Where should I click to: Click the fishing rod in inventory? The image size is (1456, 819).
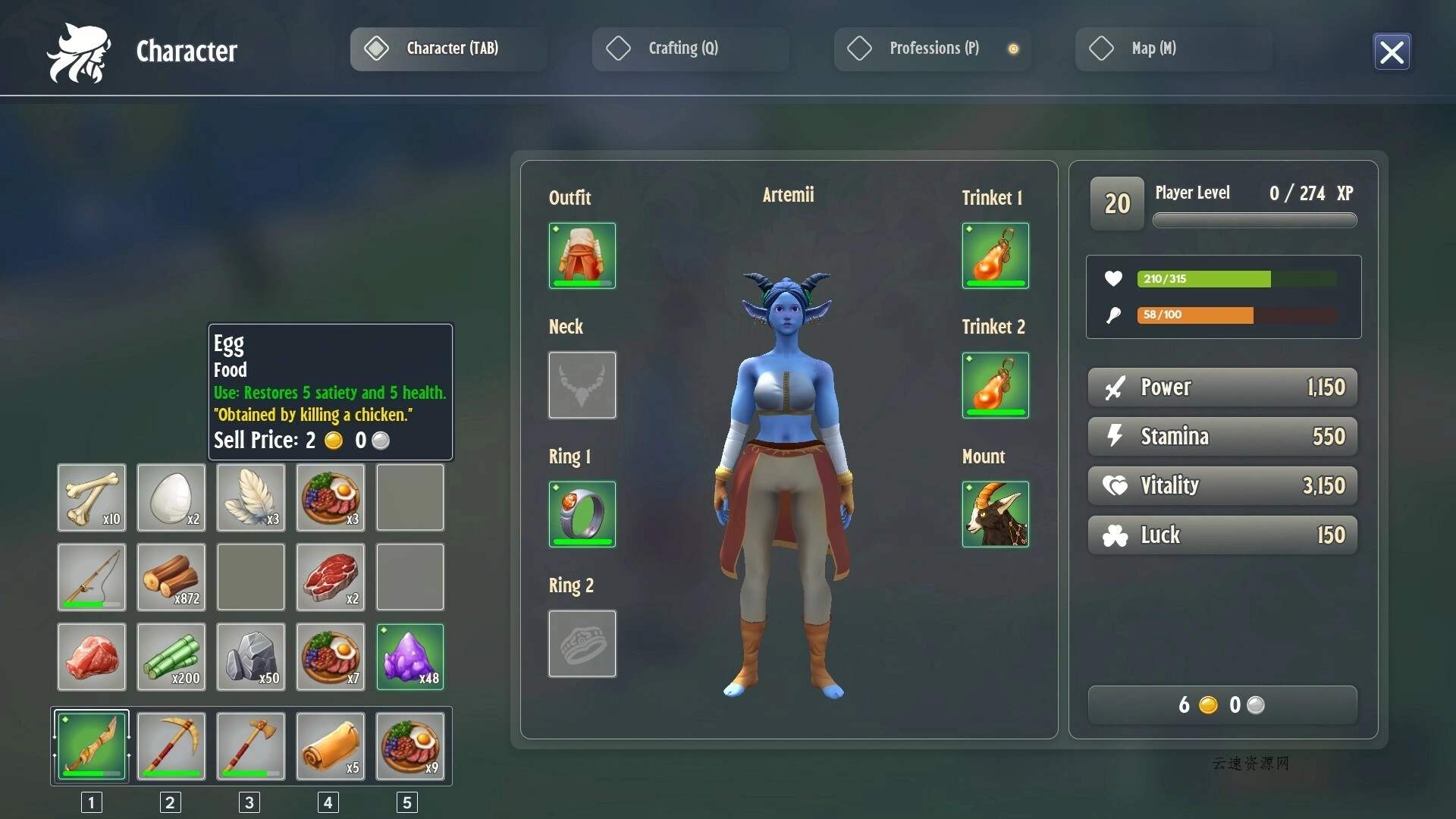coord(92,577)
